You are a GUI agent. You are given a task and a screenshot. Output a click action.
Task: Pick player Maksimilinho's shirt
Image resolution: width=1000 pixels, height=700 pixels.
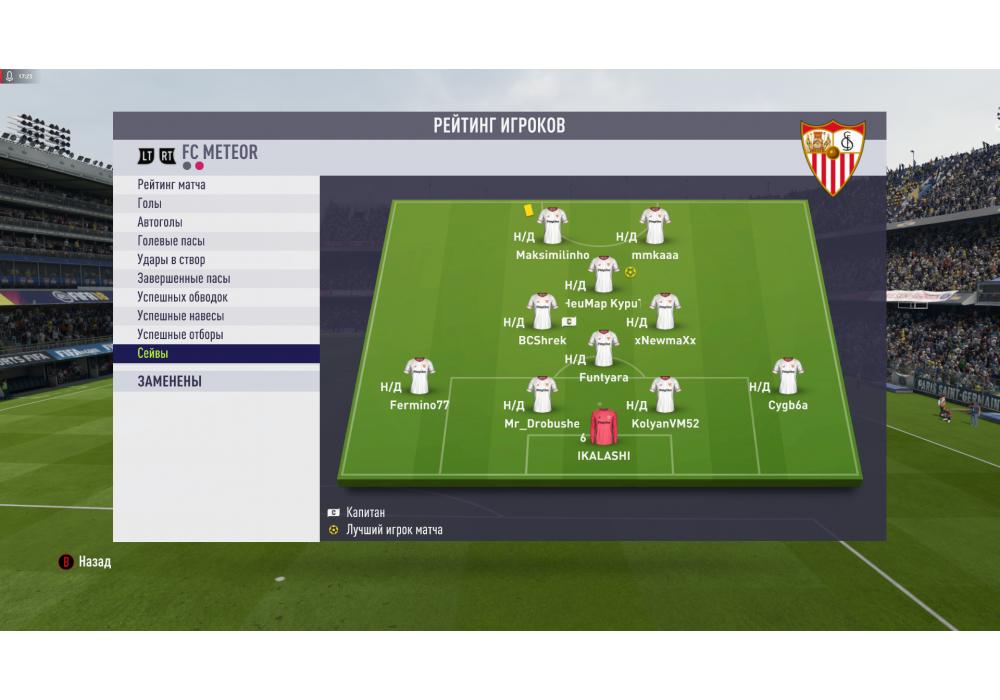coord(552,226)
